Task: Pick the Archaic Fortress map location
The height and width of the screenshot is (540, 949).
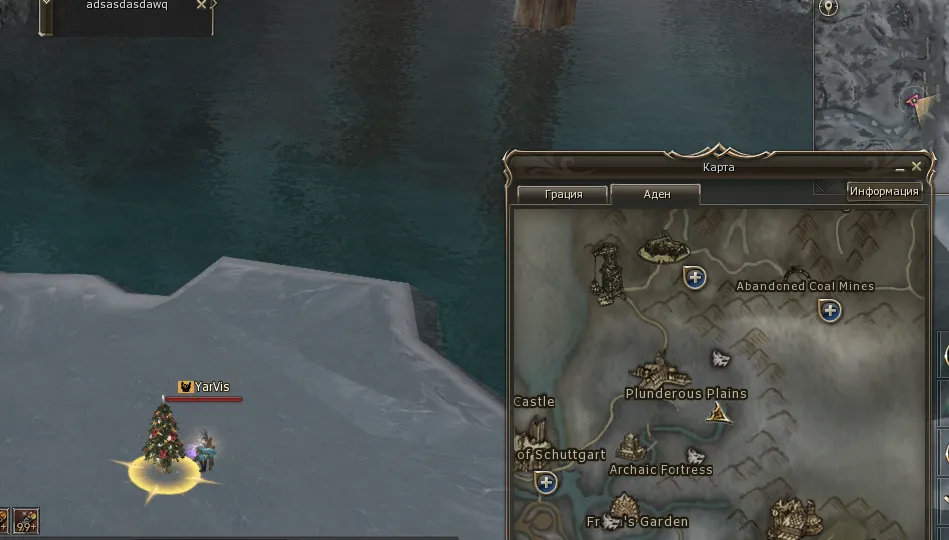Action: click(x=660, y=469)
